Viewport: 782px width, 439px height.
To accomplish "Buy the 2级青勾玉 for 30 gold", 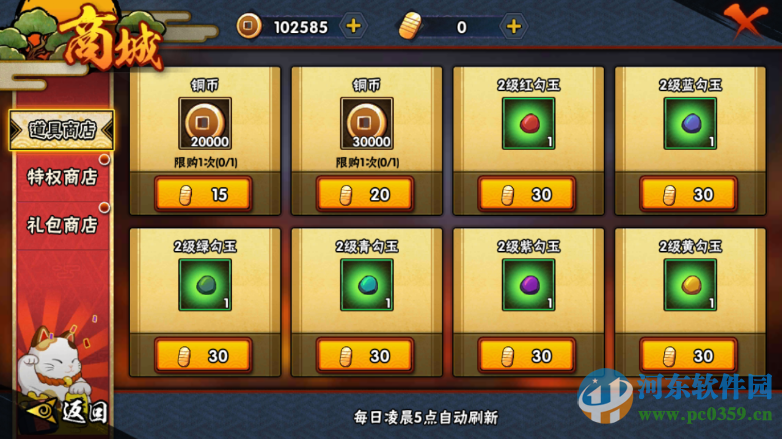I will pos(365,355).
